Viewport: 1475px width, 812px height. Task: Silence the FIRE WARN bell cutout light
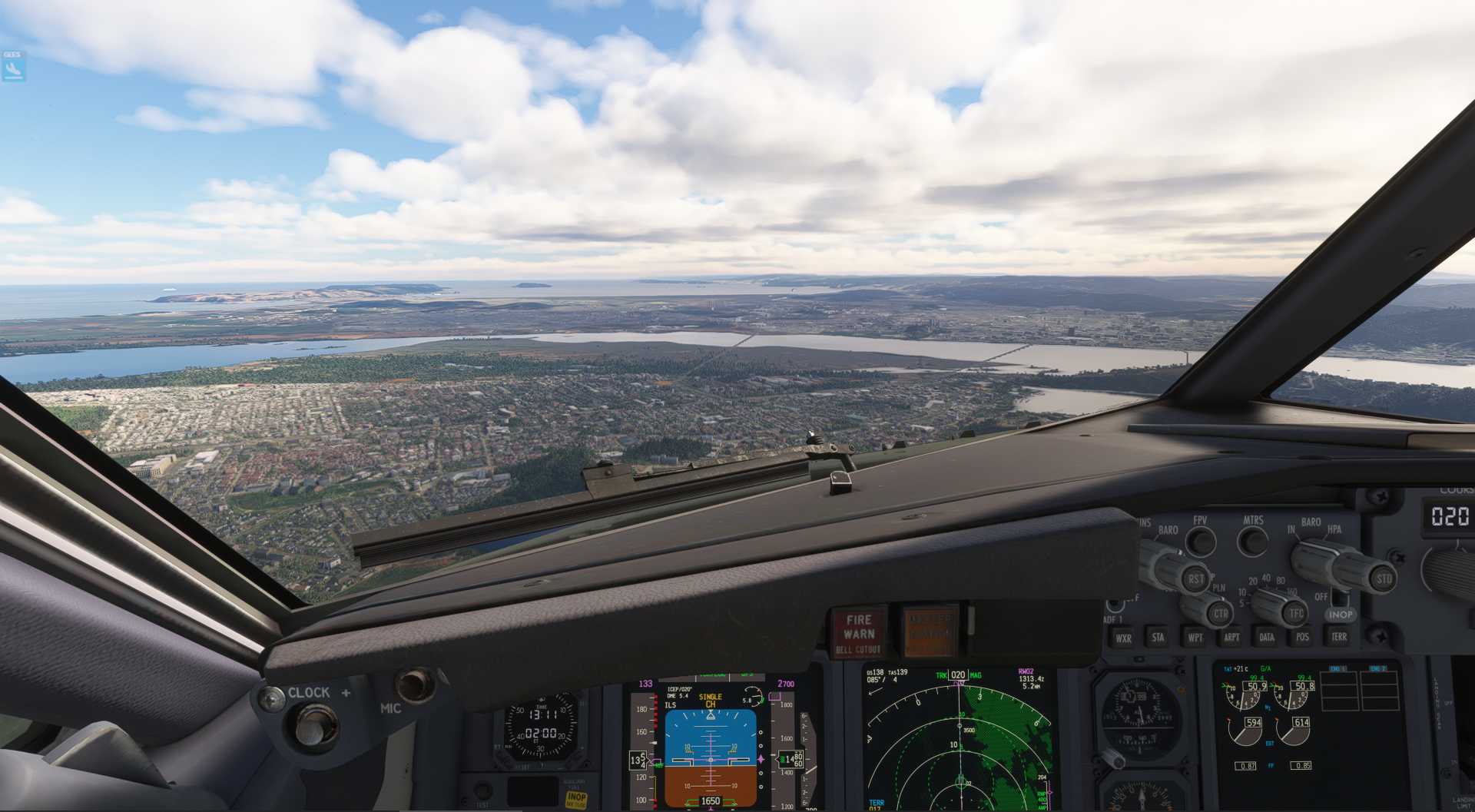859,633
